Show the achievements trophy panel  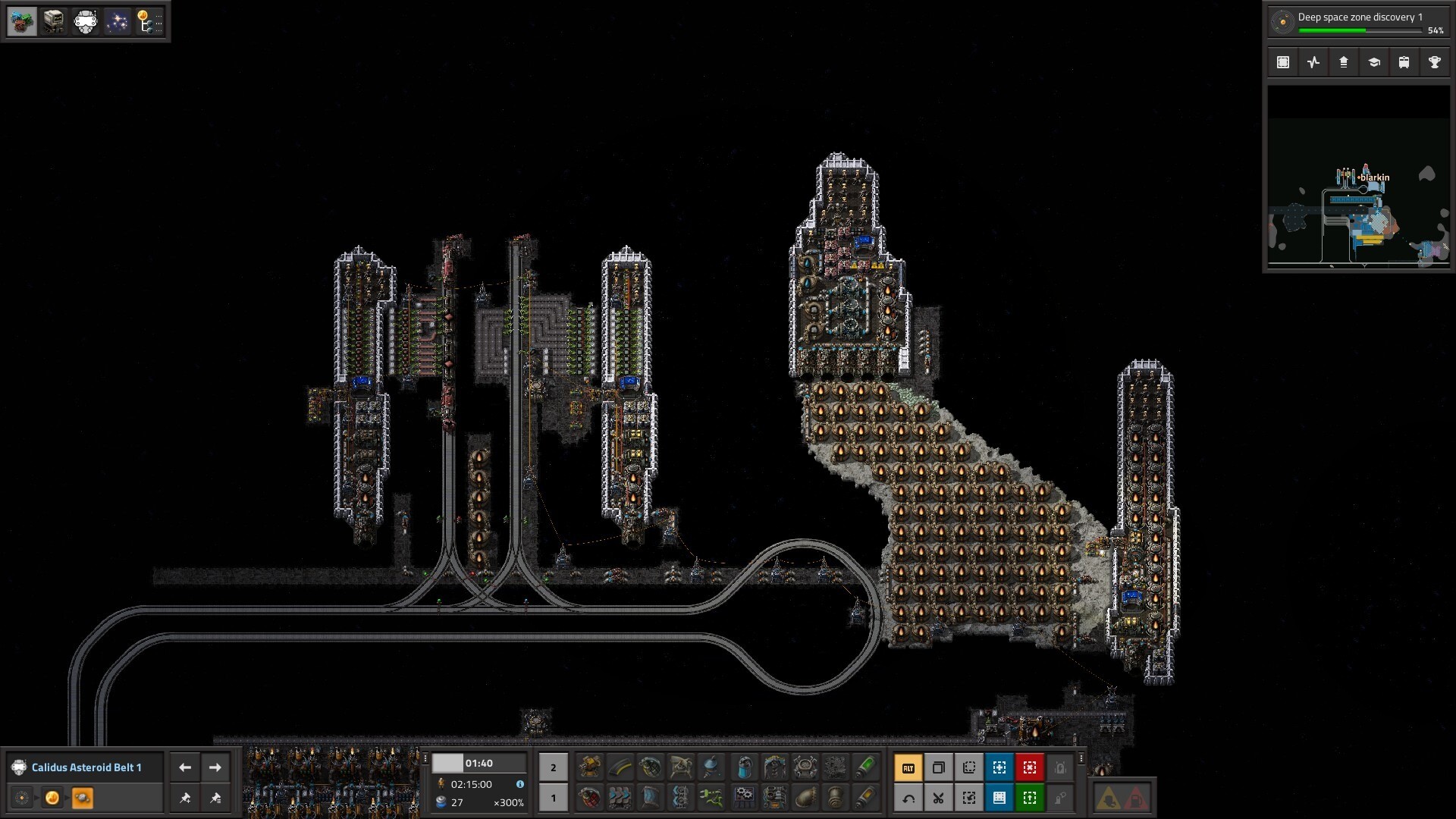point(1434,63)
